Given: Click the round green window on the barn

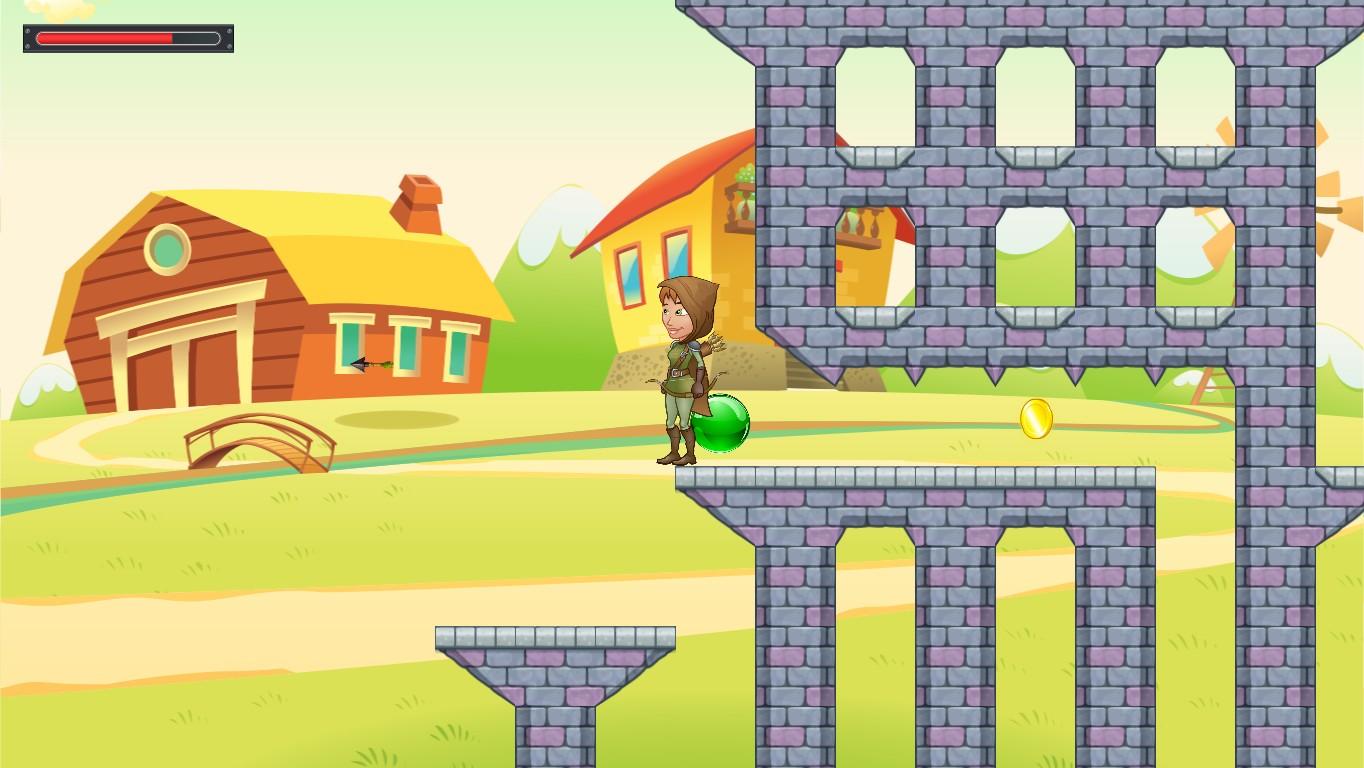Looking at the screenshot, I should tap(168, 251).
